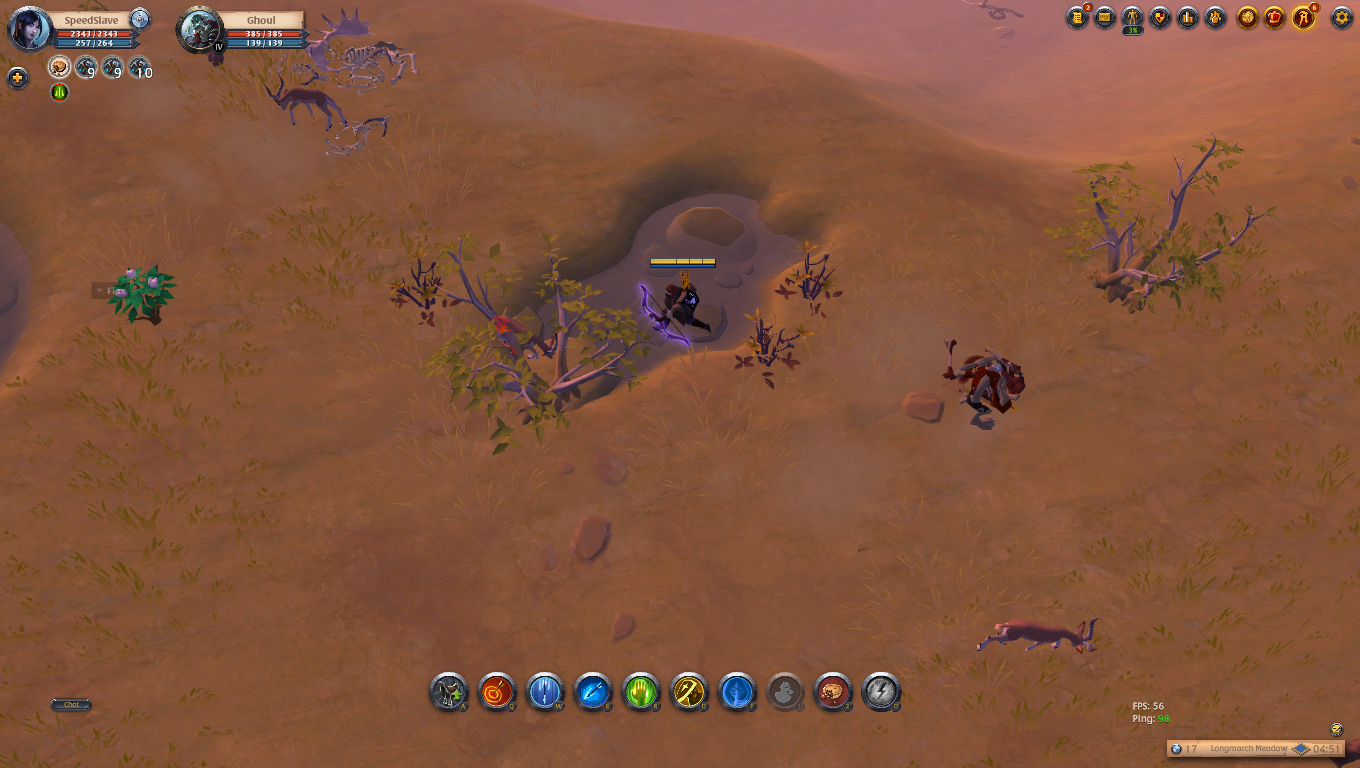Use the green glowing hand ability
The width and height of the screenshot is (1360, 768).
click(x=641, y=691)
